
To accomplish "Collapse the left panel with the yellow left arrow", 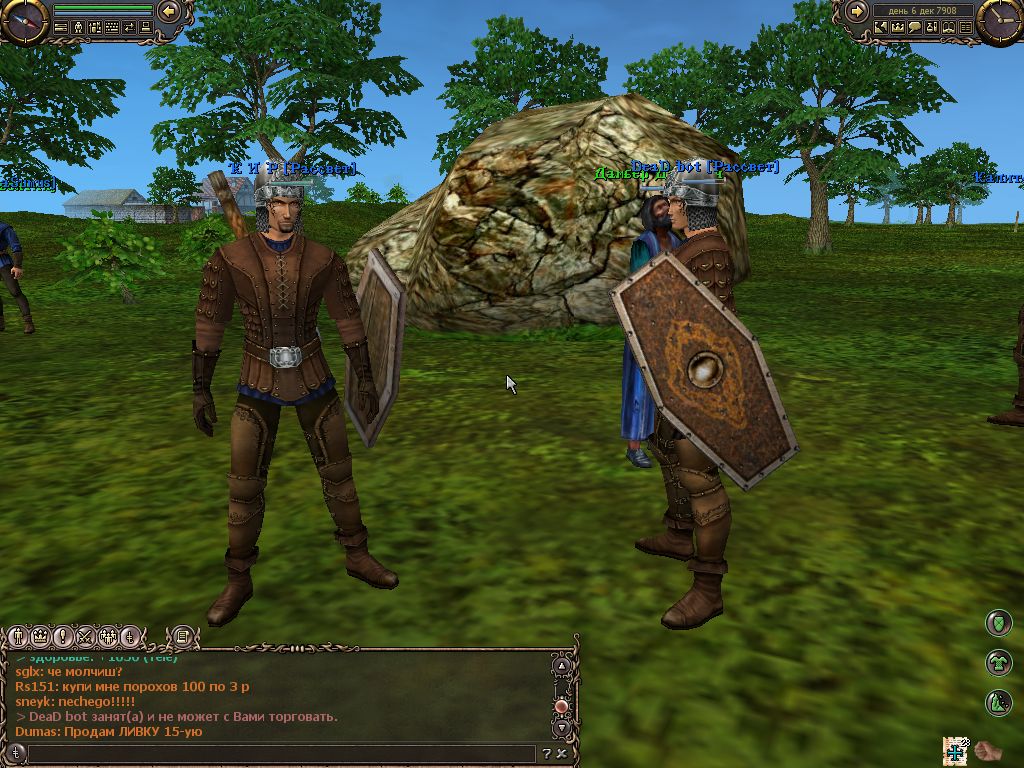I will [x=169, y=11].
